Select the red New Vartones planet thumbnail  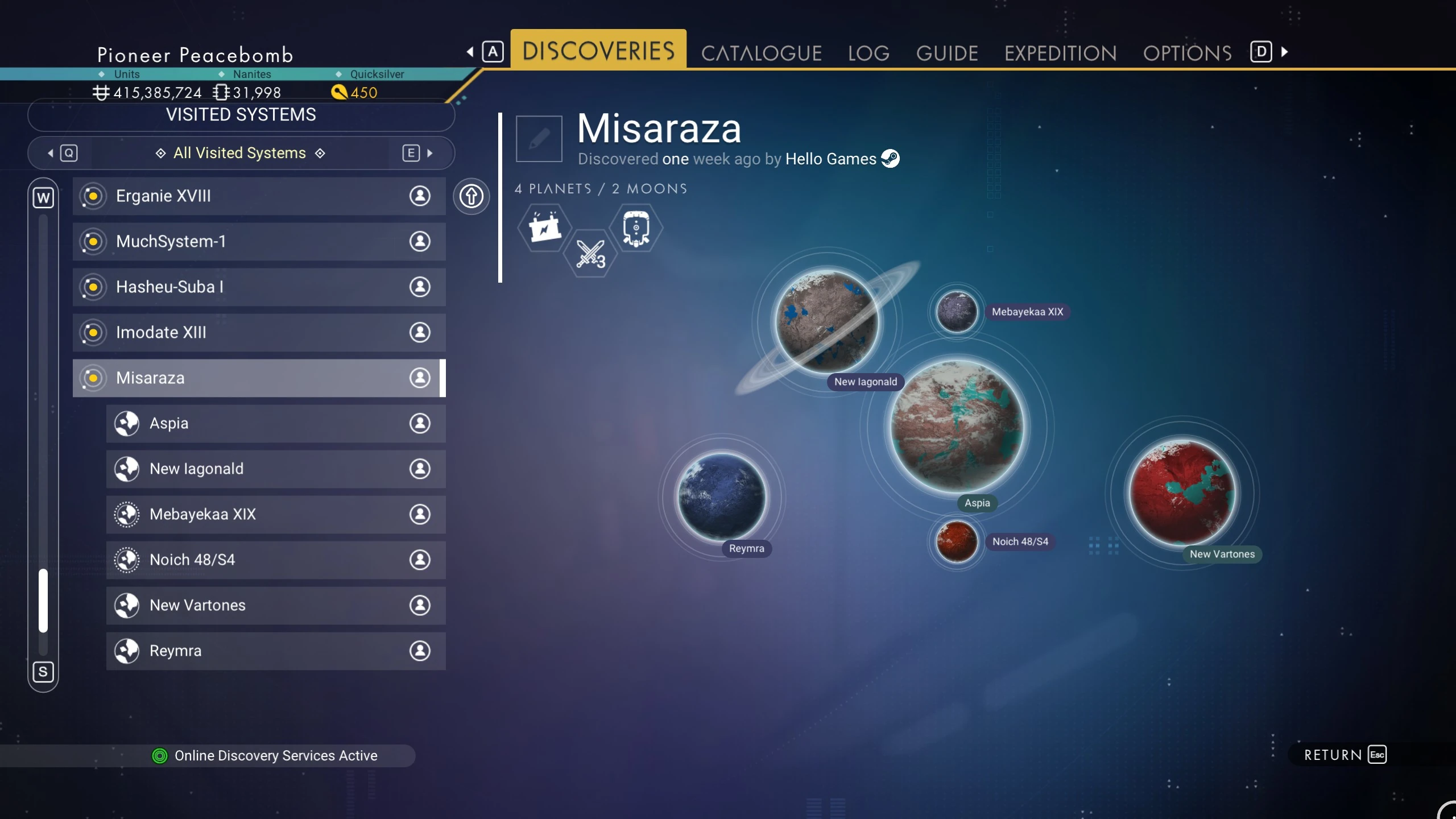pos(1182,493)
